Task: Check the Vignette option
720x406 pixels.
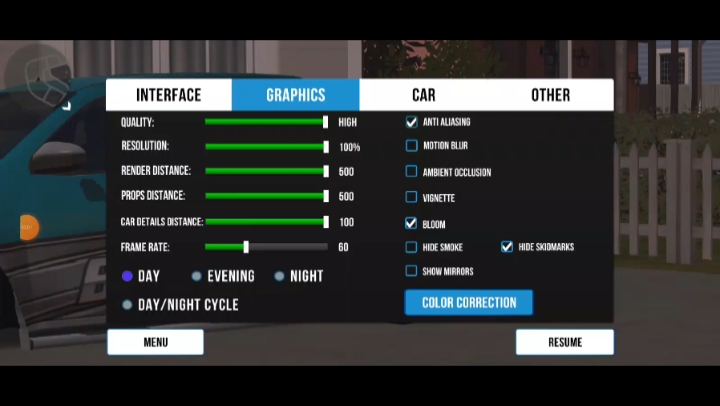Action: coord(411,198)
